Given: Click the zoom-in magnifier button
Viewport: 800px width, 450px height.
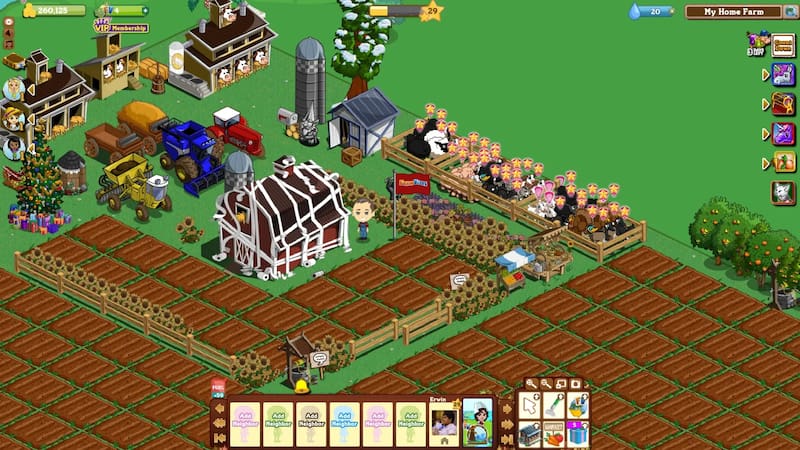Looking at the screenshot, I should coord(531,384).
